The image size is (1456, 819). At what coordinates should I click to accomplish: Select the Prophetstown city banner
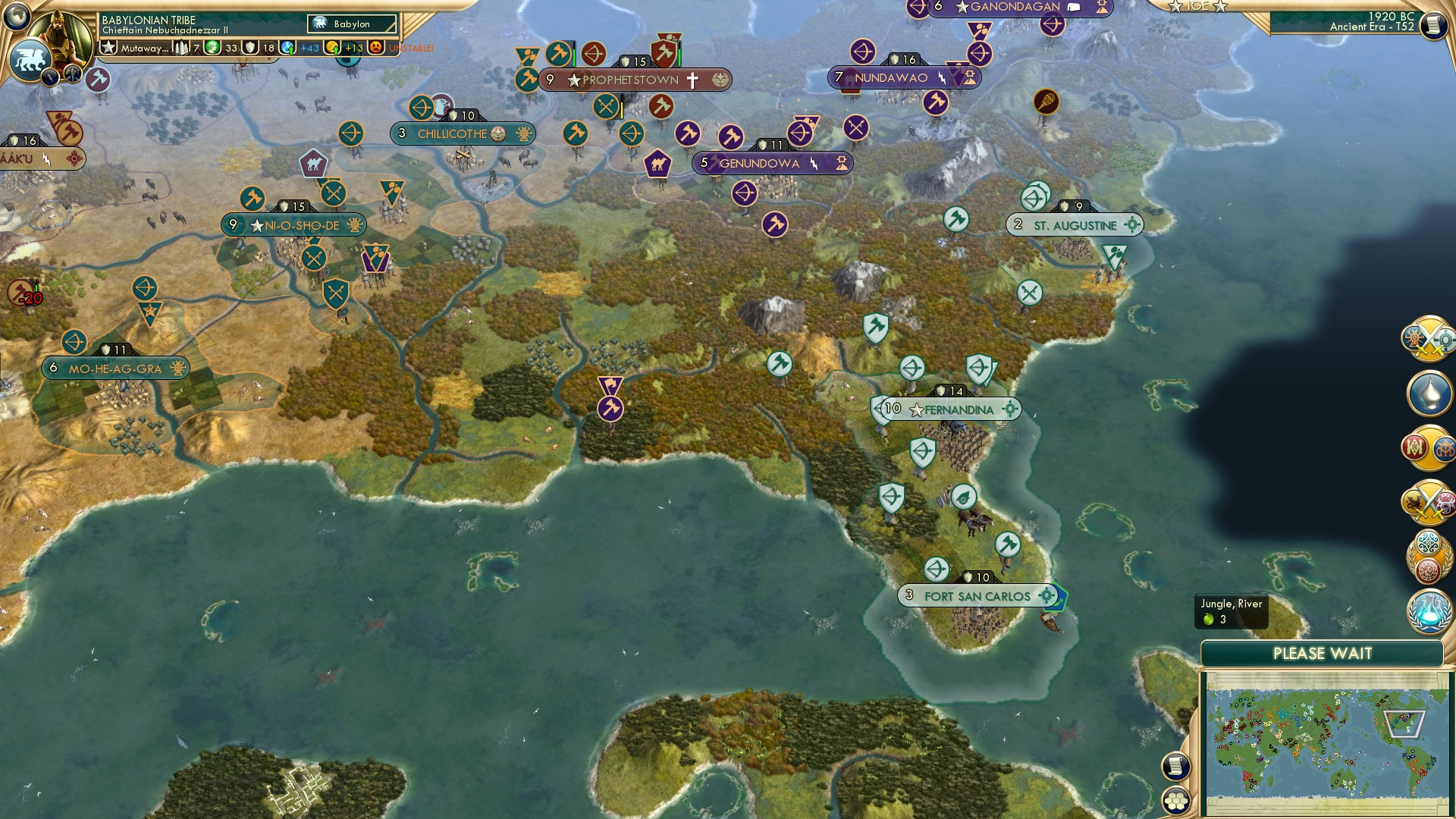pos(622,79)
